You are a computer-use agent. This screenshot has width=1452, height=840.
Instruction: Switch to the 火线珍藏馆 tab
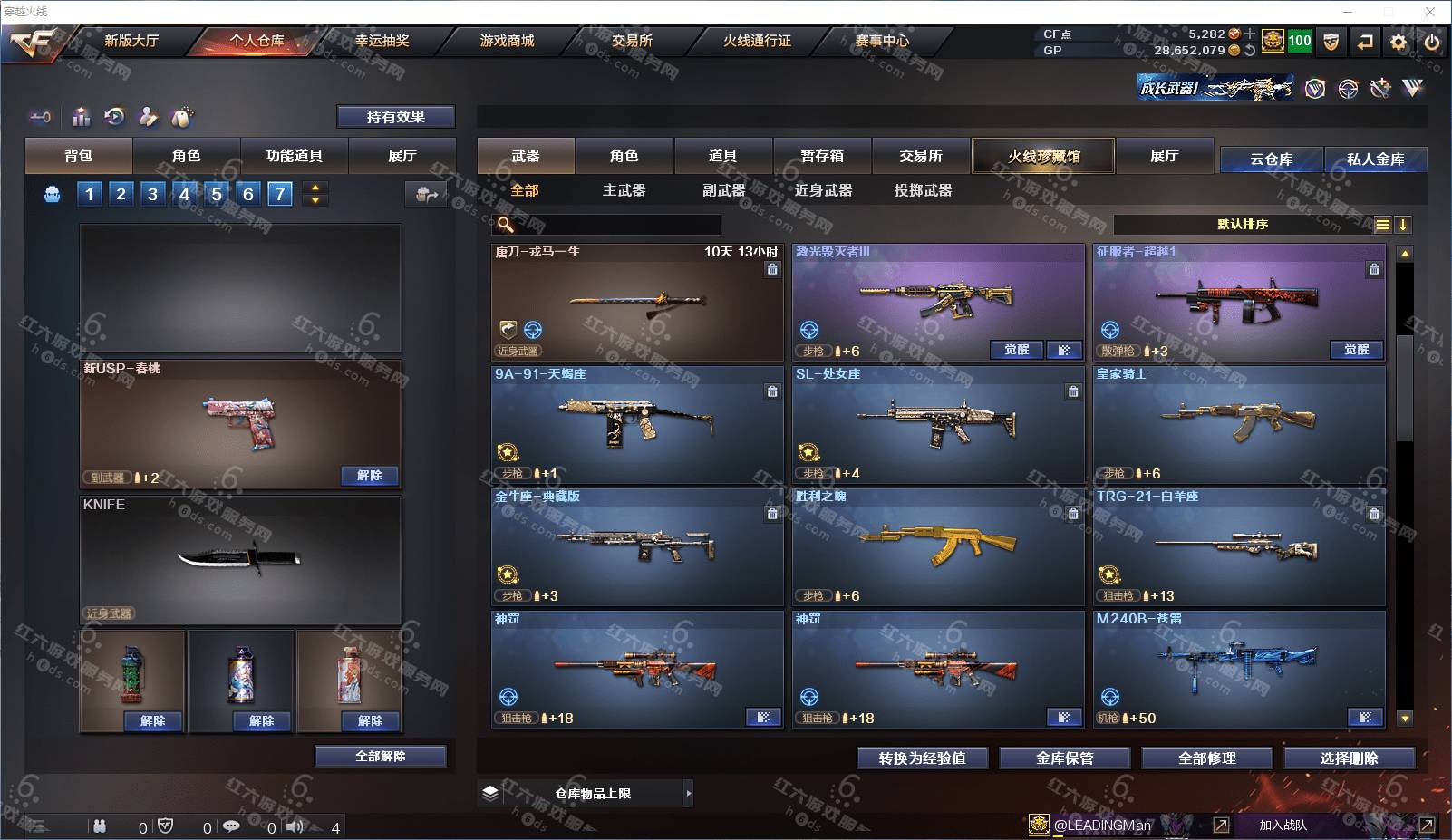tap(1043, 156)
